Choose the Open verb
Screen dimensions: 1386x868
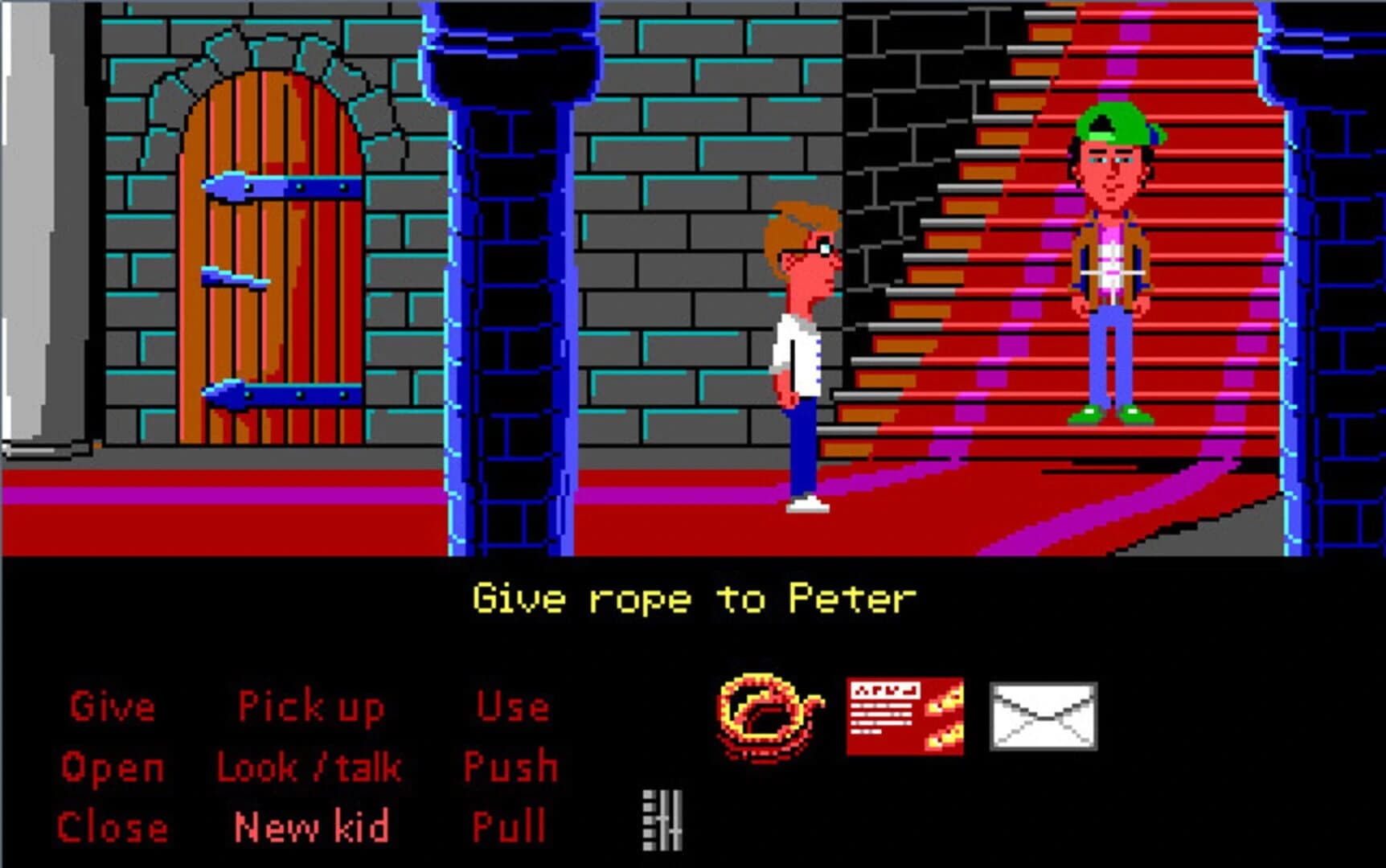[113, 768]
